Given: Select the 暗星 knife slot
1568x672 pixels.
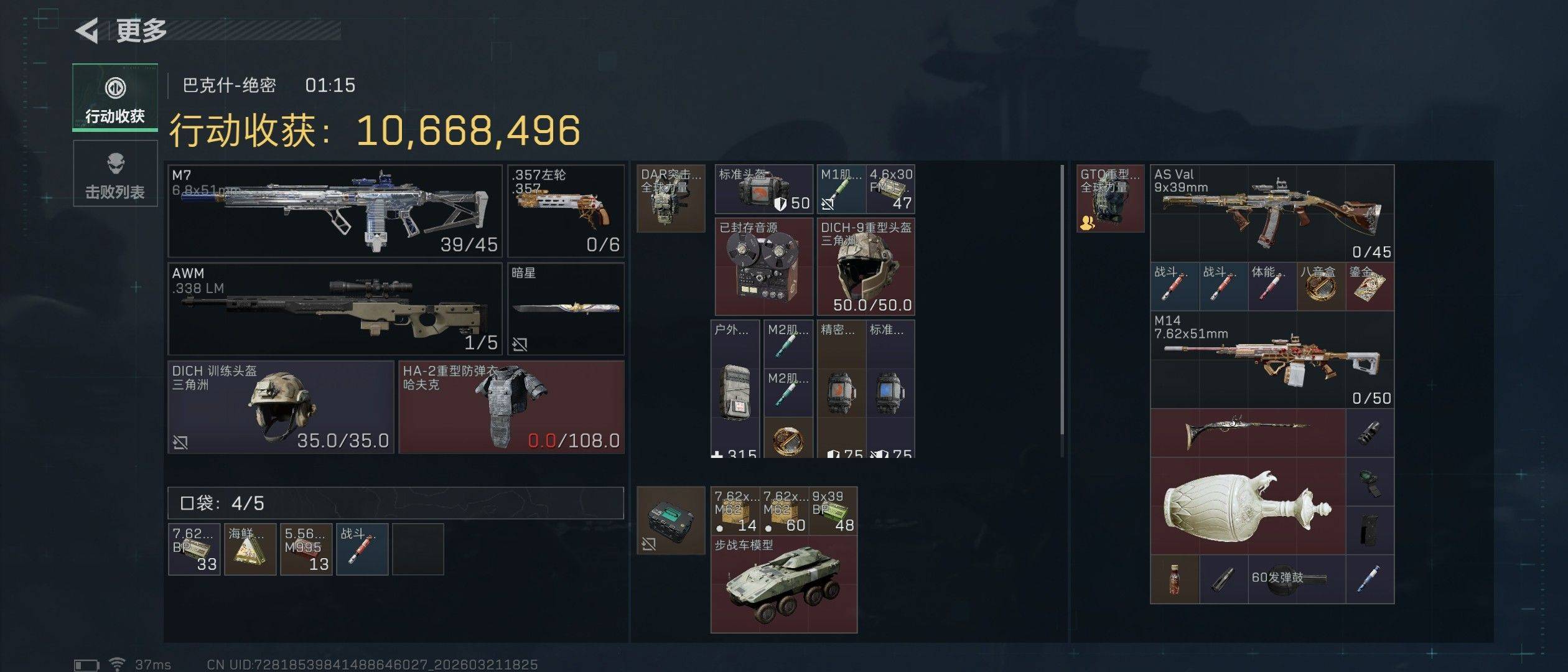Looking at the screenshot, I should pos(566,309).
